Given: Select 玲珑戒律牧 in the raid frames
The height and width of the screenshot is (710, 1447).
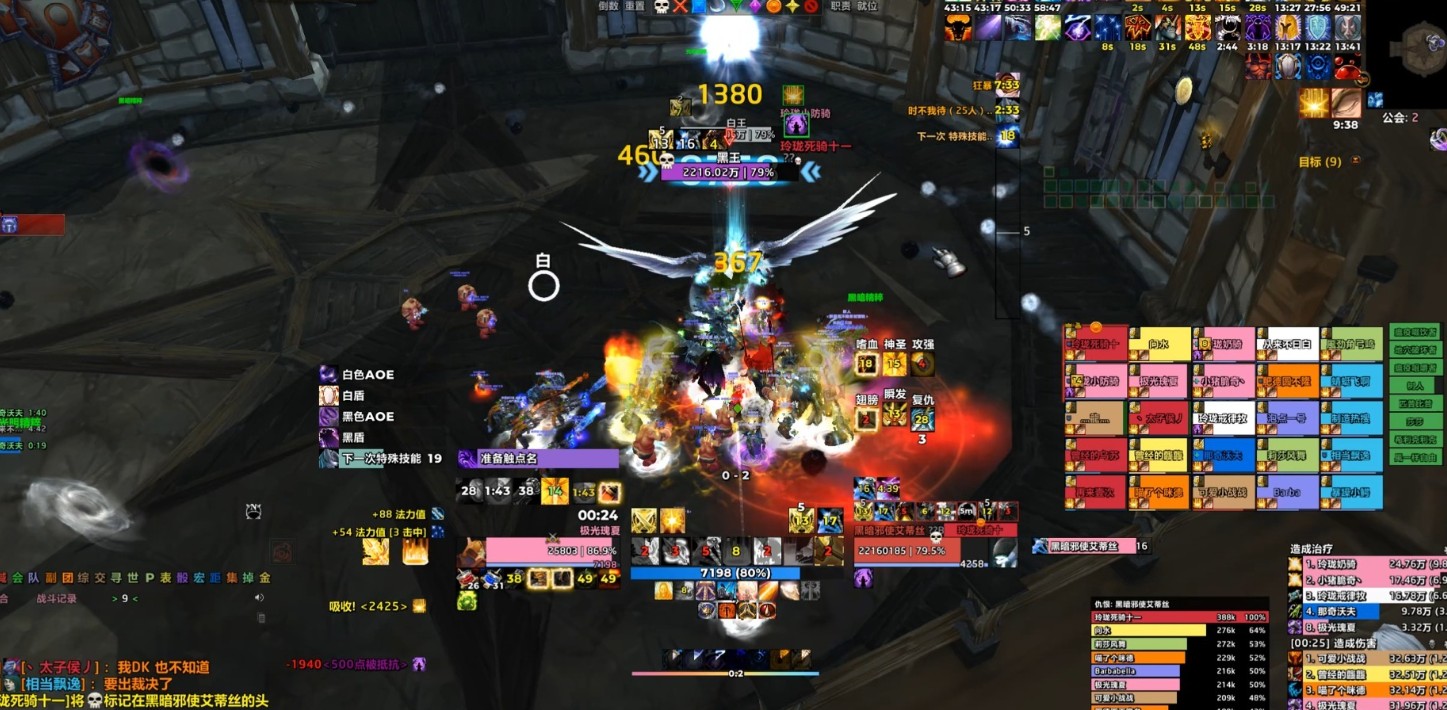Looking at the screenshot, I should click(1223, 418).
